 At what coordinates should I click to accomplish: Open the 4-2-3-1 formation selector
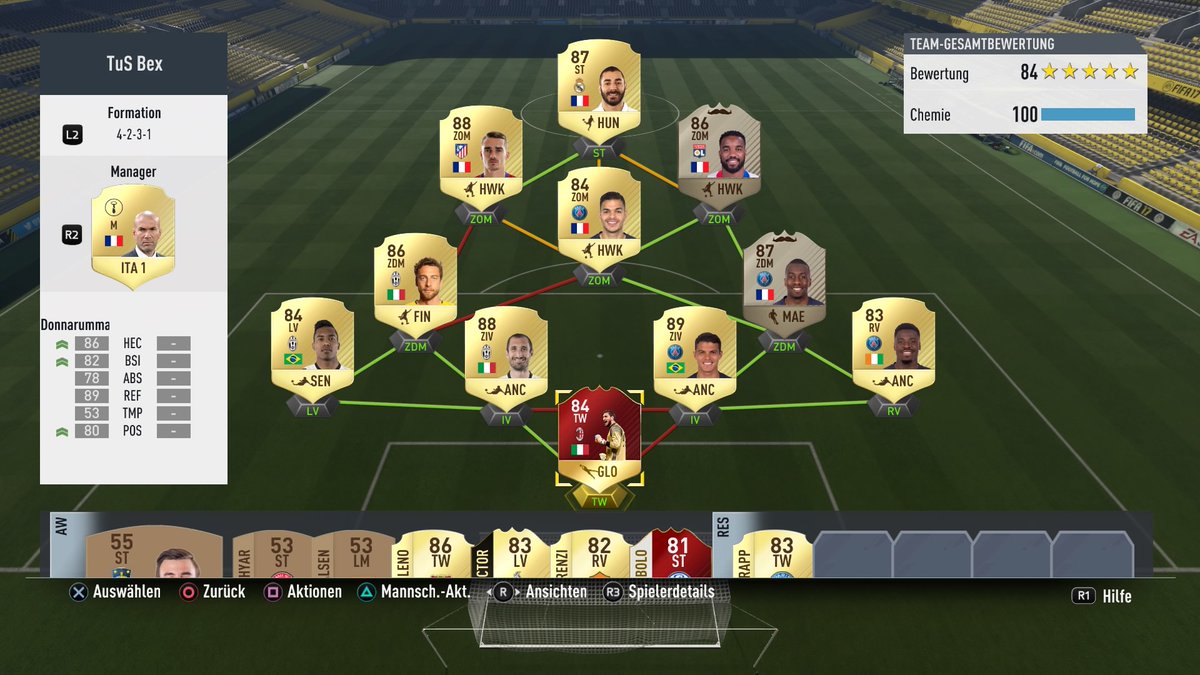coord(133,133)
